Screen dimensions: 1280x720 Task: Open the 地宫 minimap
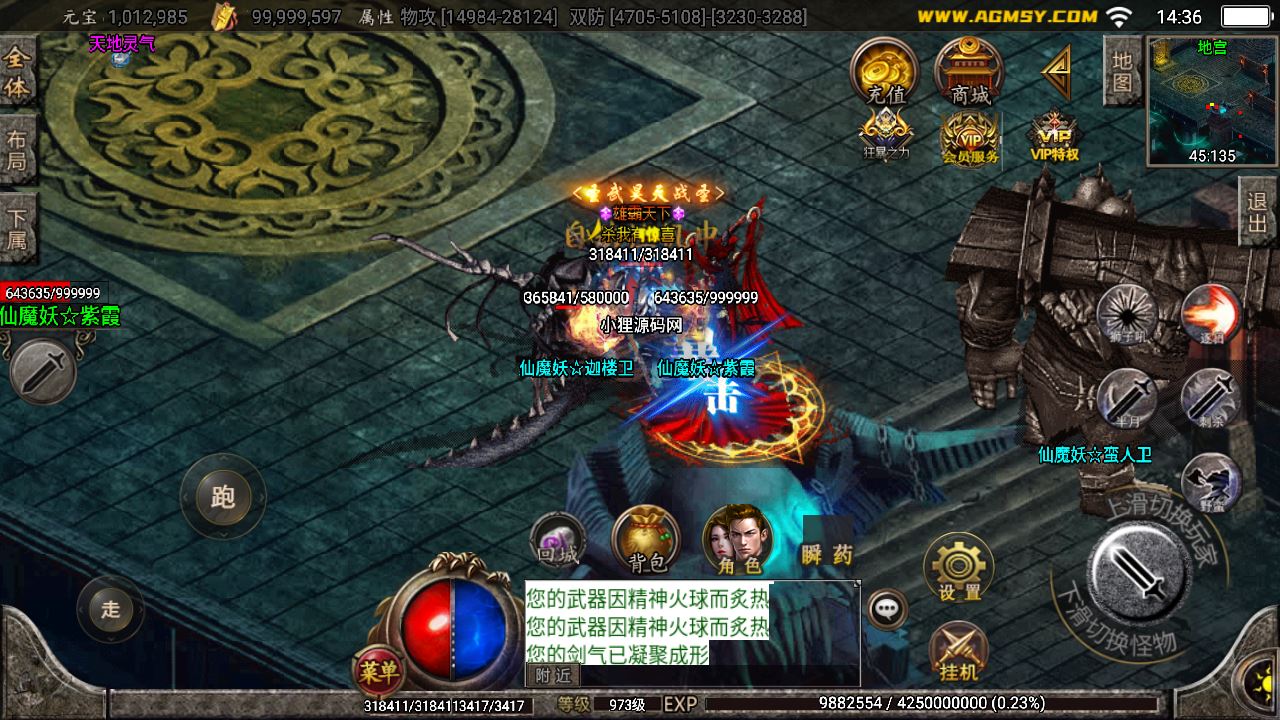click(x=1212, y=100)
